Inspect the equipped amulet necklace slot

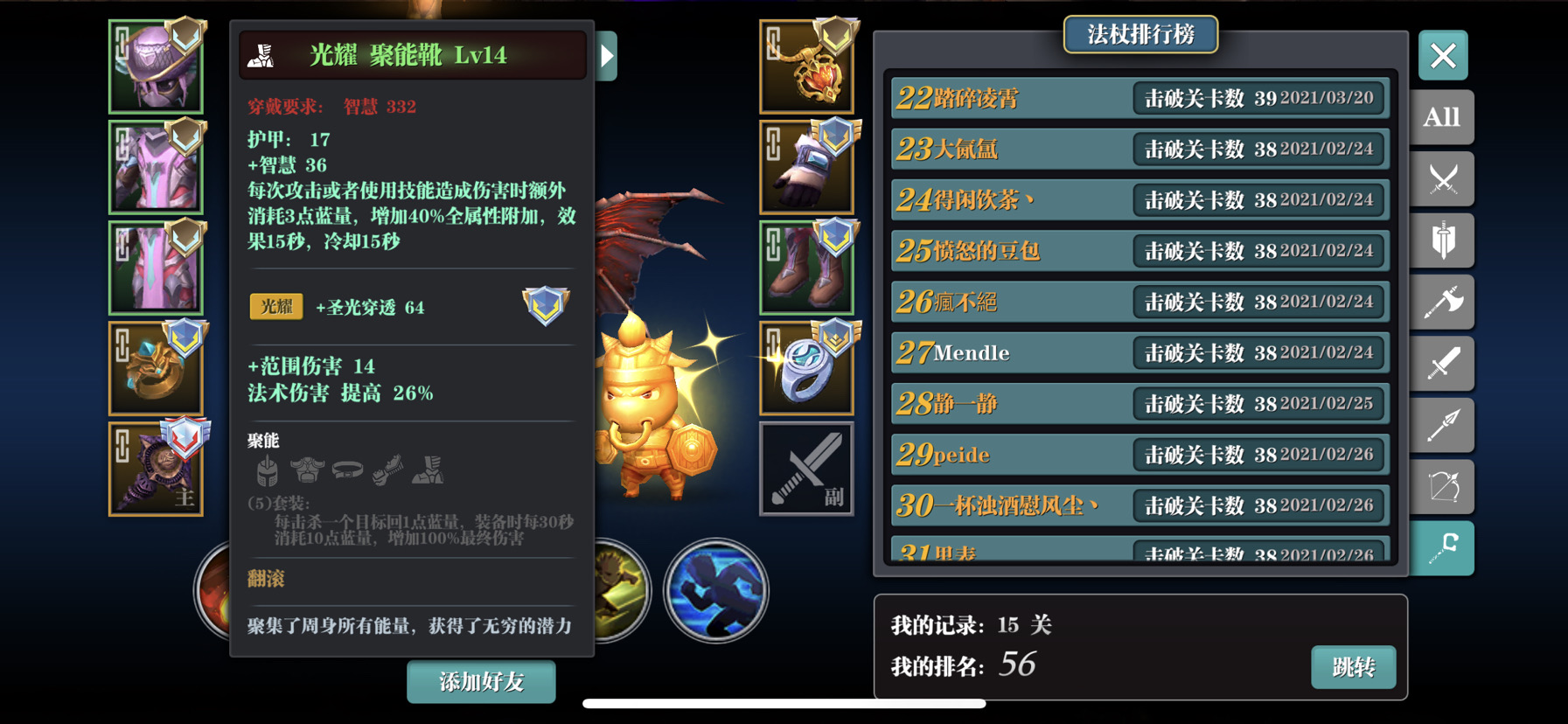(806, 67)
